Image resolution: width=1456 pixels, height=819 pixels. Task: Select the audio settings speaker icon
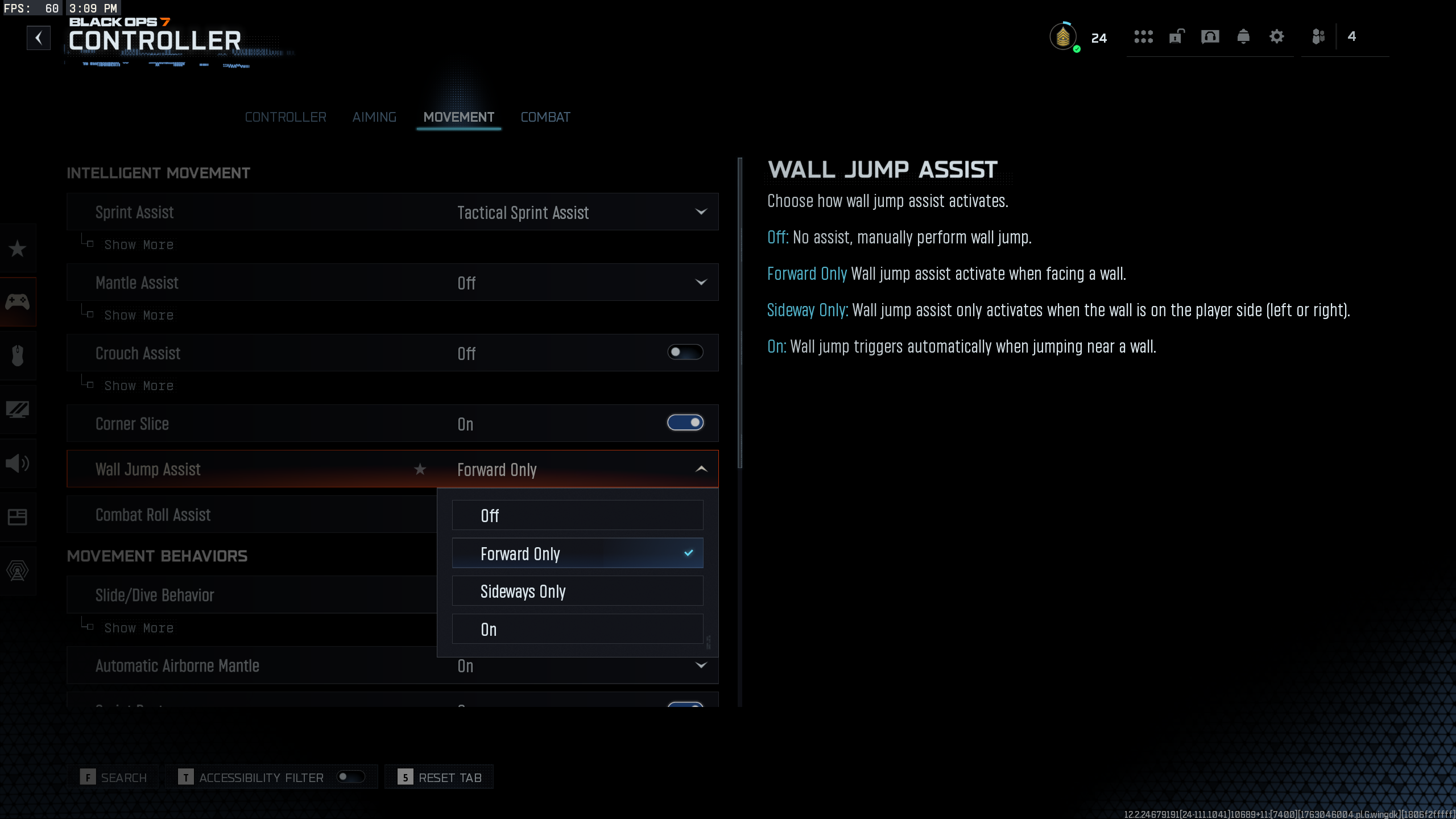click(18, 464)
